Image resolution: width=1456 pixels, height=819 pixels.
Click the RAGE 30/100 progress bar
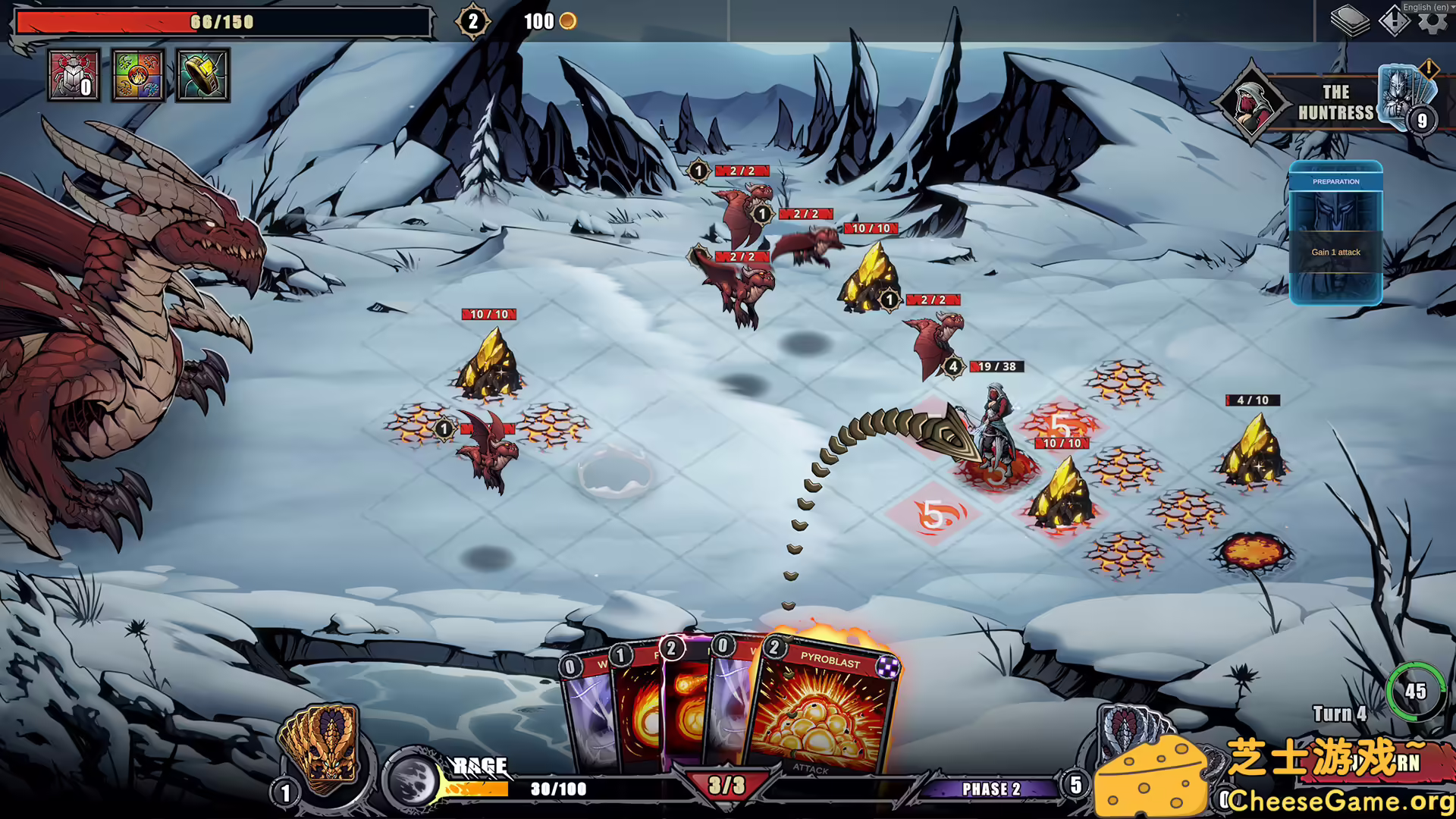pyautogui.click(x=559, y=789)
